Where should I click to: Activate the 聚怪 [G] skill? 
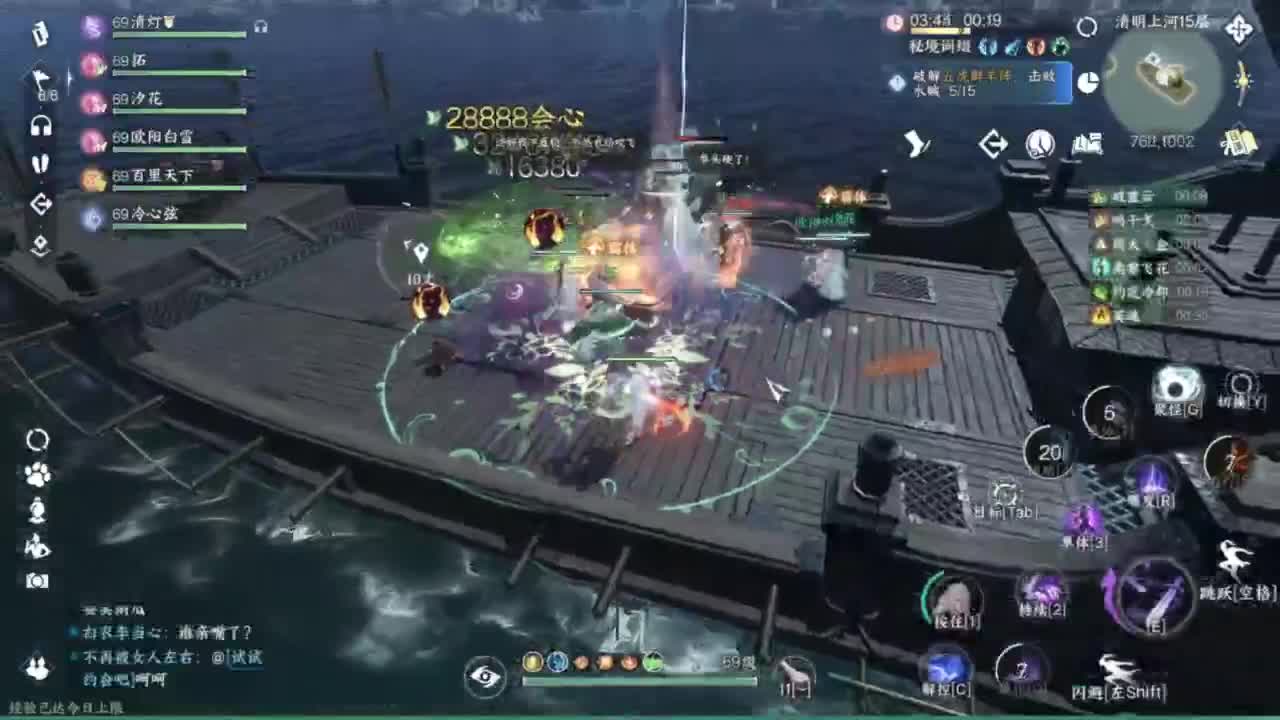(x=1177, y=388)
